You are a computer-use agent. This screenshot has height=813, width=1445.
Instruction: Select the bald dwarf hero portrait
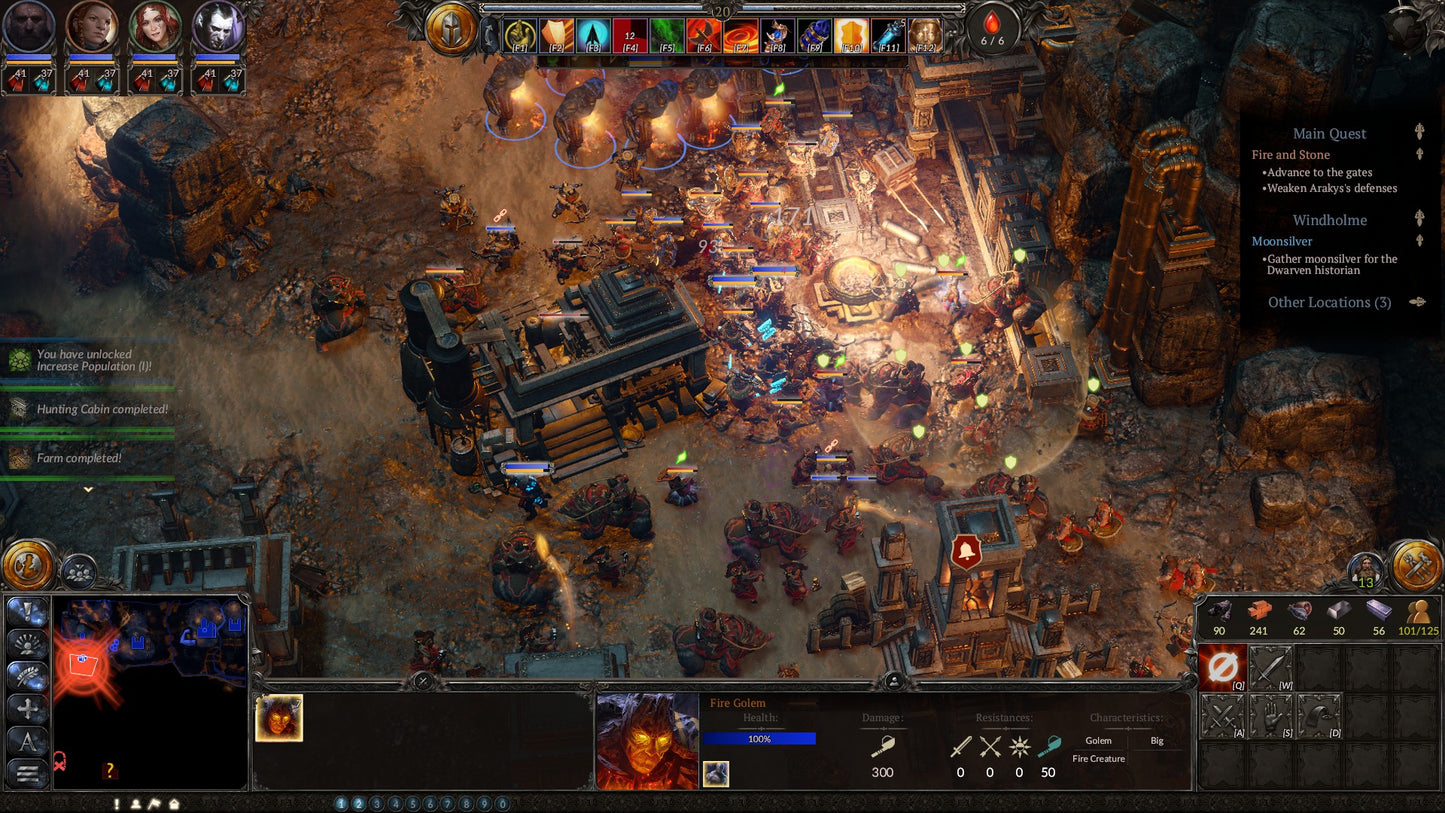28,27
